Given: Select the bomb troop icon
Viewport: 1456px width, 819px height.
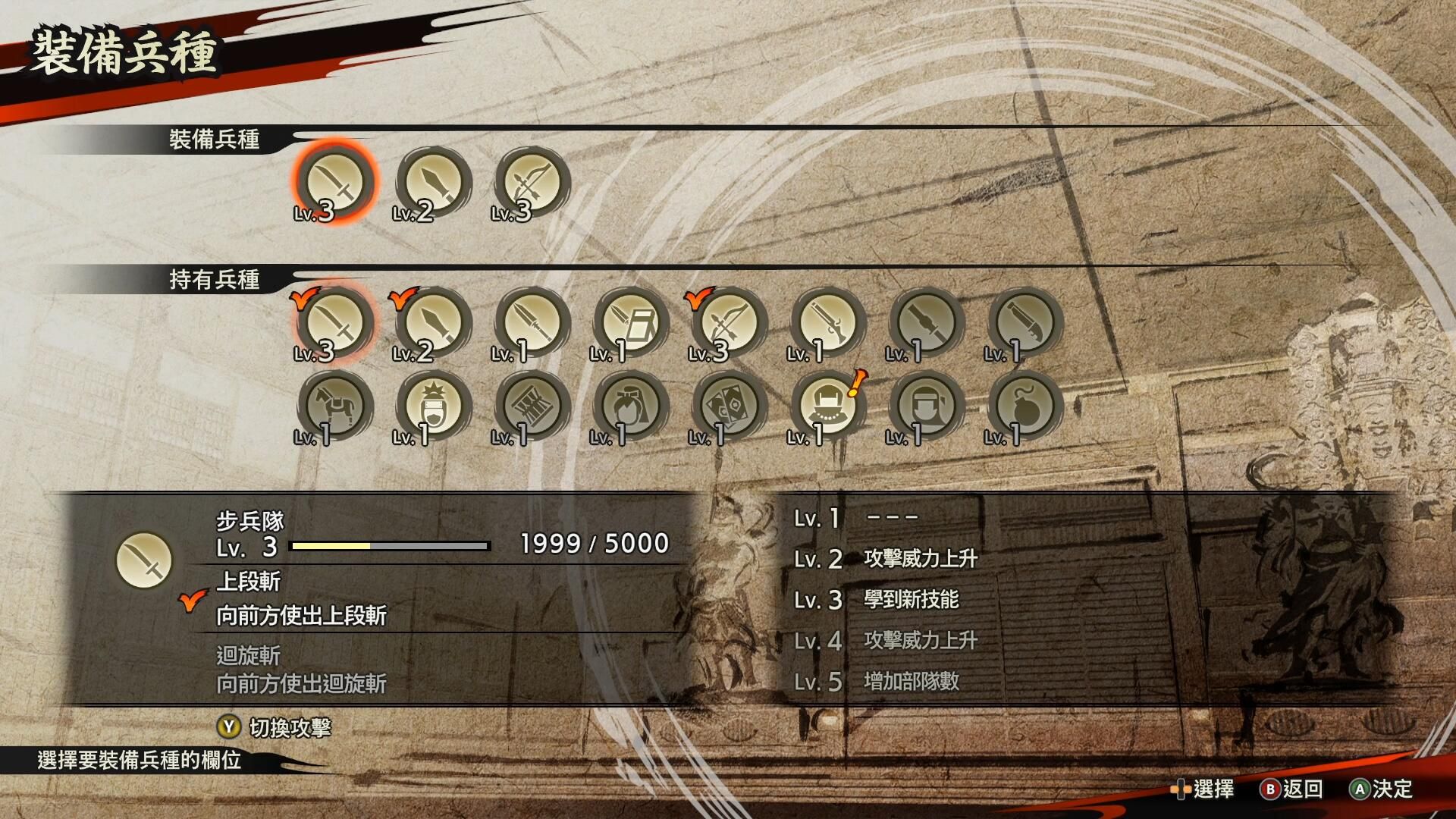Looking at the screenshot, I should tap(1025, 406).
